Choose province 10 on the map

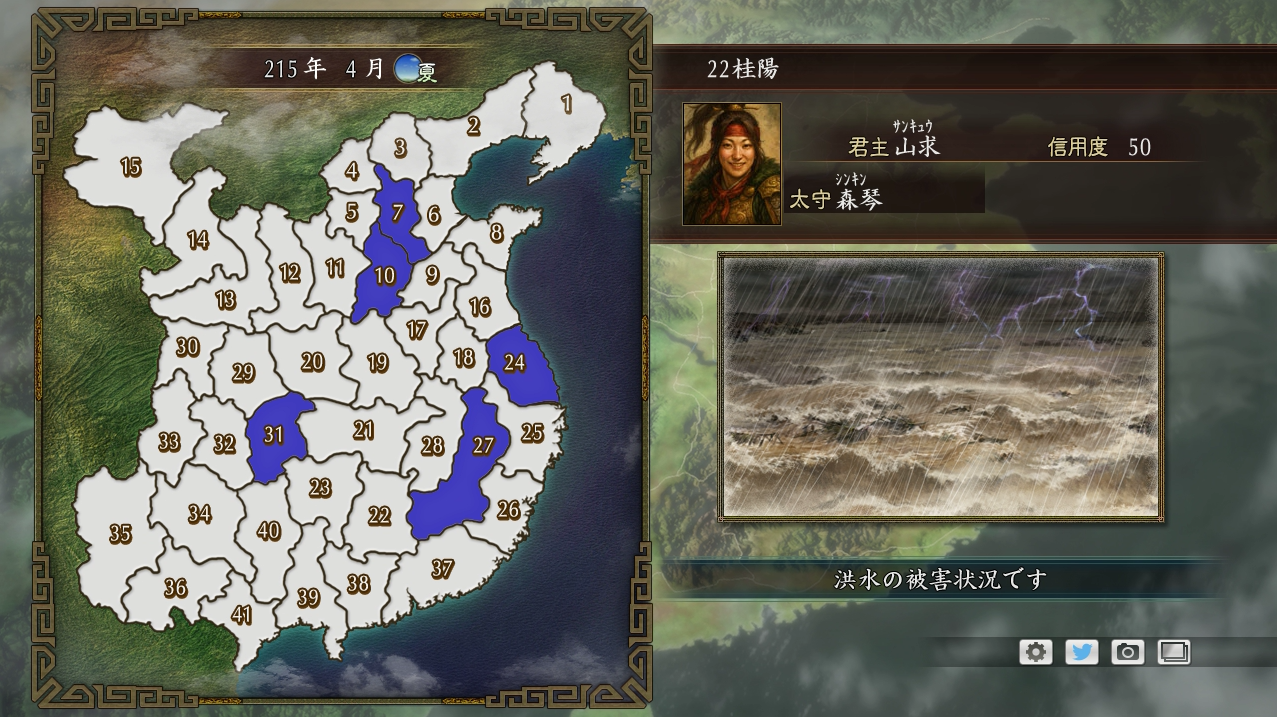click(x=385, y=276)
